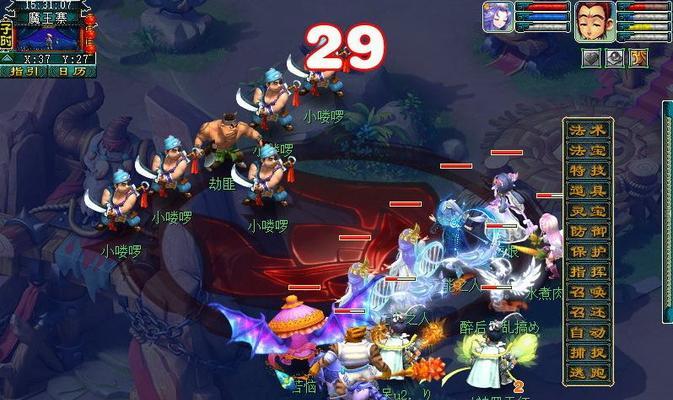Open the 日历 (Calendar) button
This screenshot has width=673, height=400.
[71, 71]
